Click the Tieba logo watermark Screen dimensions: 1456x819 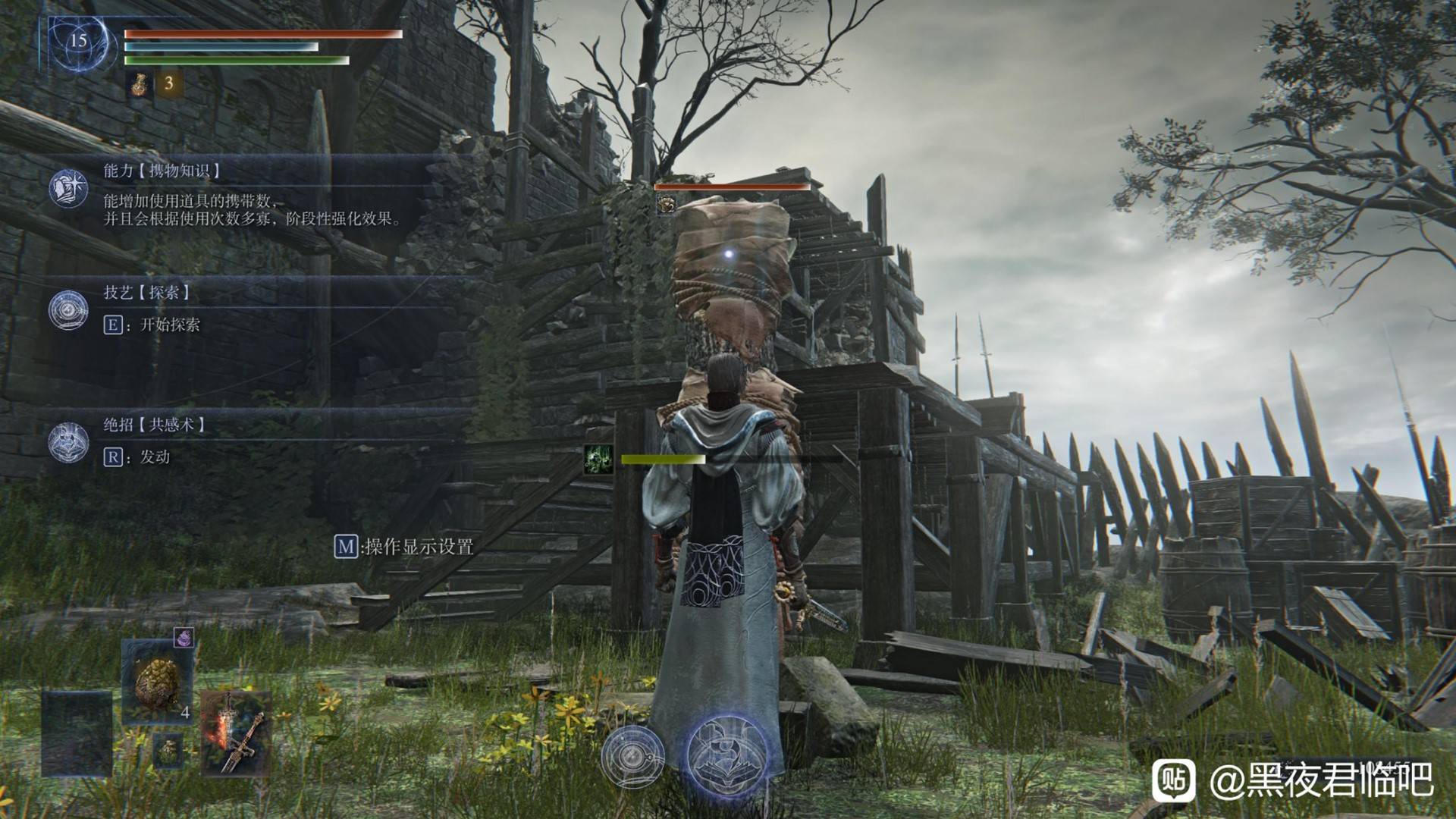[x=1173, y=780]
